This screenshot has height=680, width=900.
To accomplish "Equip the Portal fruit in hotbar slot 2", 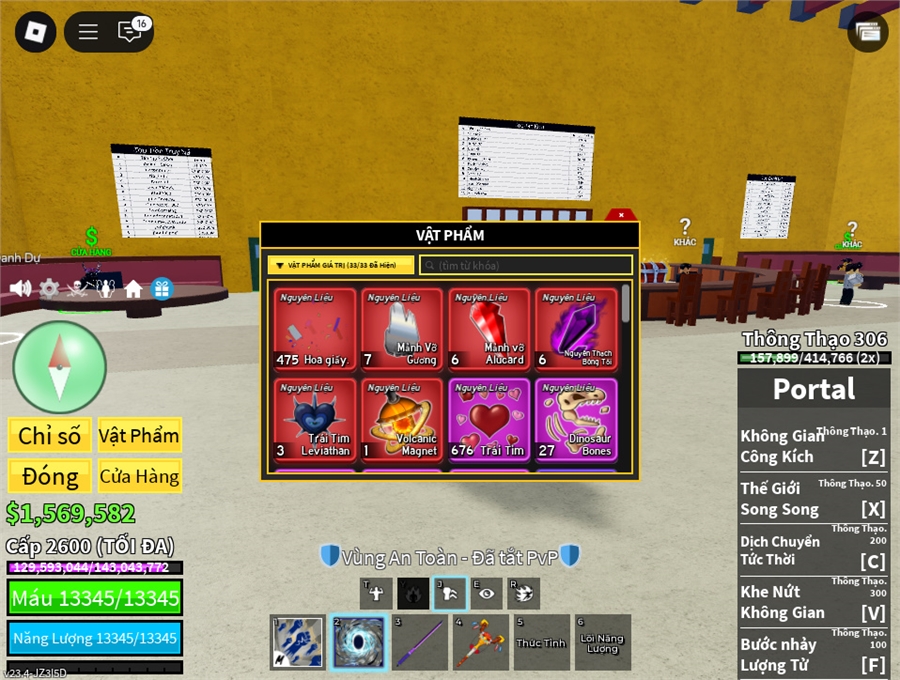I will coord(358,642).
